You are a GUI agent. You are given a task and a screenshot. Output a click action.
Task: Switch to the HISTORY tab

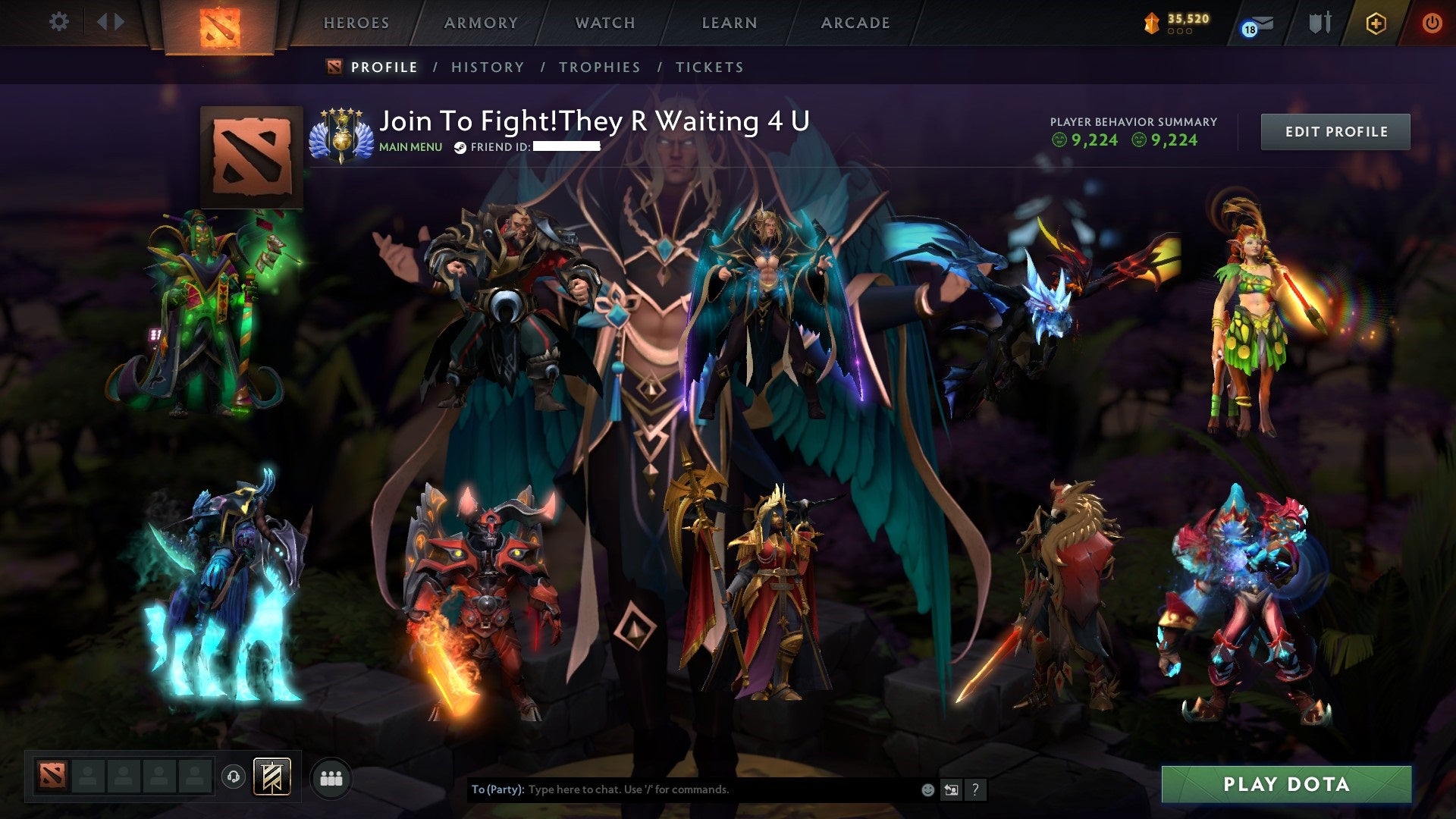coord(487,67)
